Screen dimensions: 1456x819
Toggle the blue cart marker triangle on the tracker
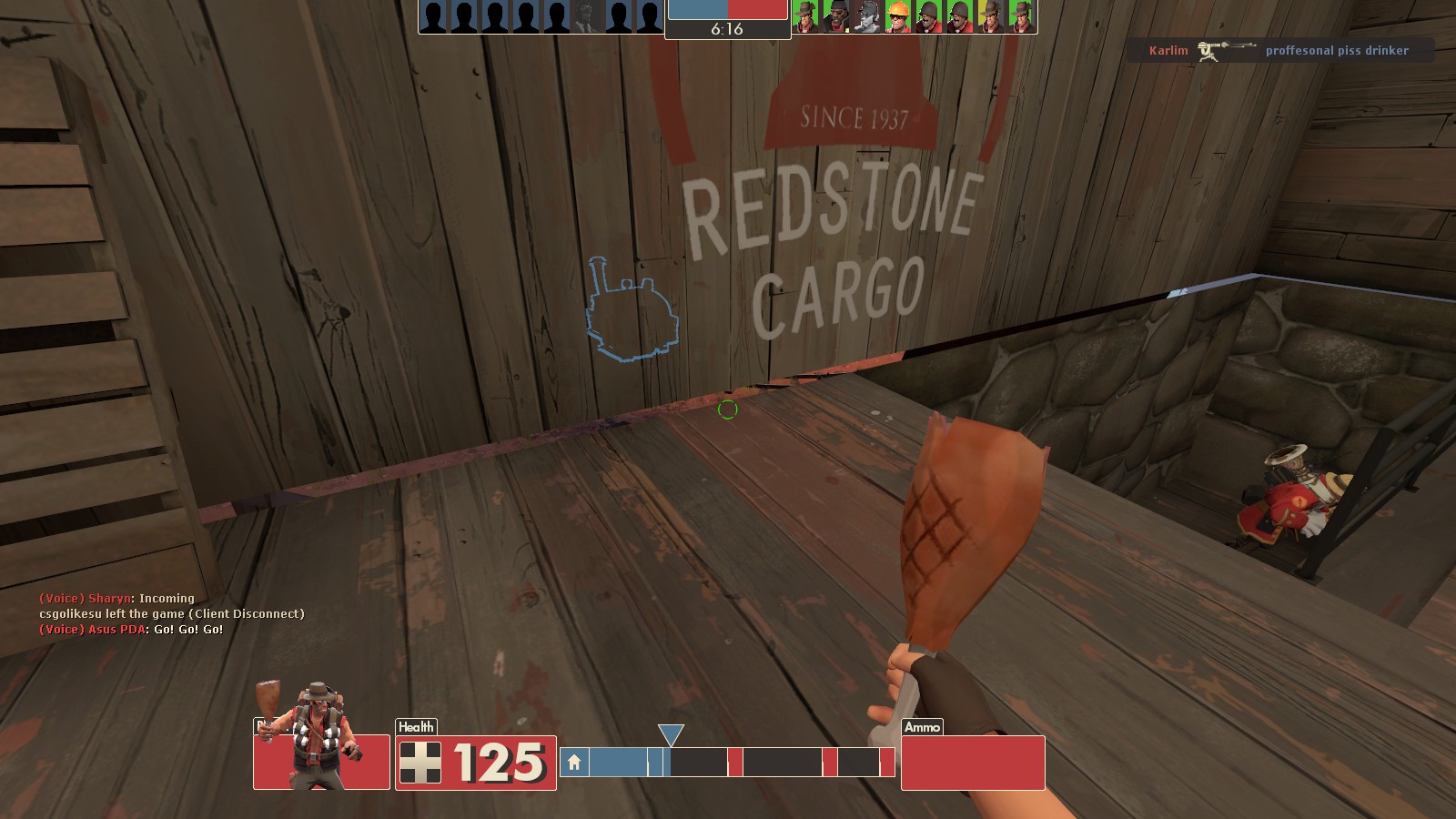click(x=671, y=733)
